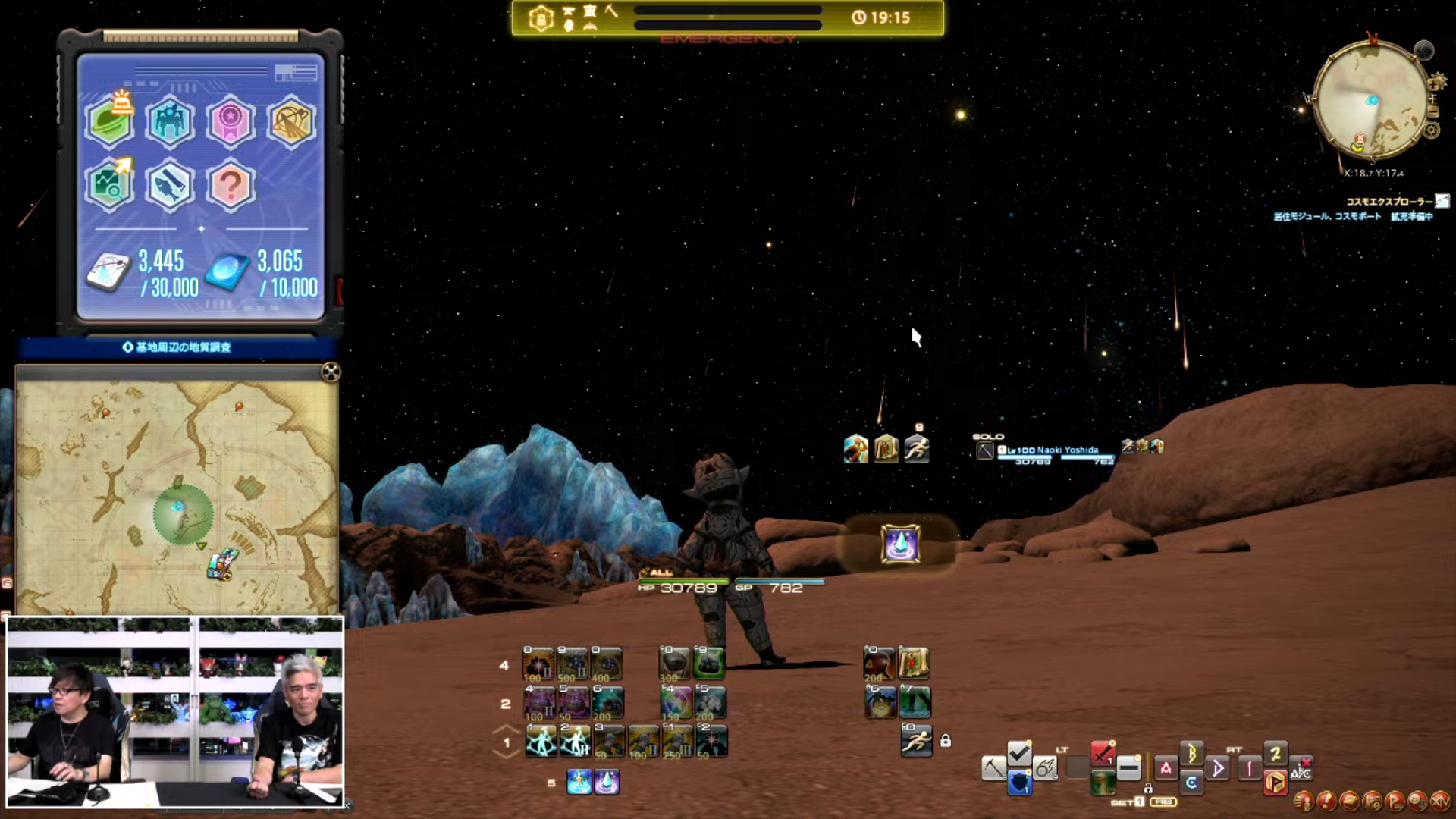The image size is (1456, 819).
Task: Click the green mission area on the map
Action: 183,516
